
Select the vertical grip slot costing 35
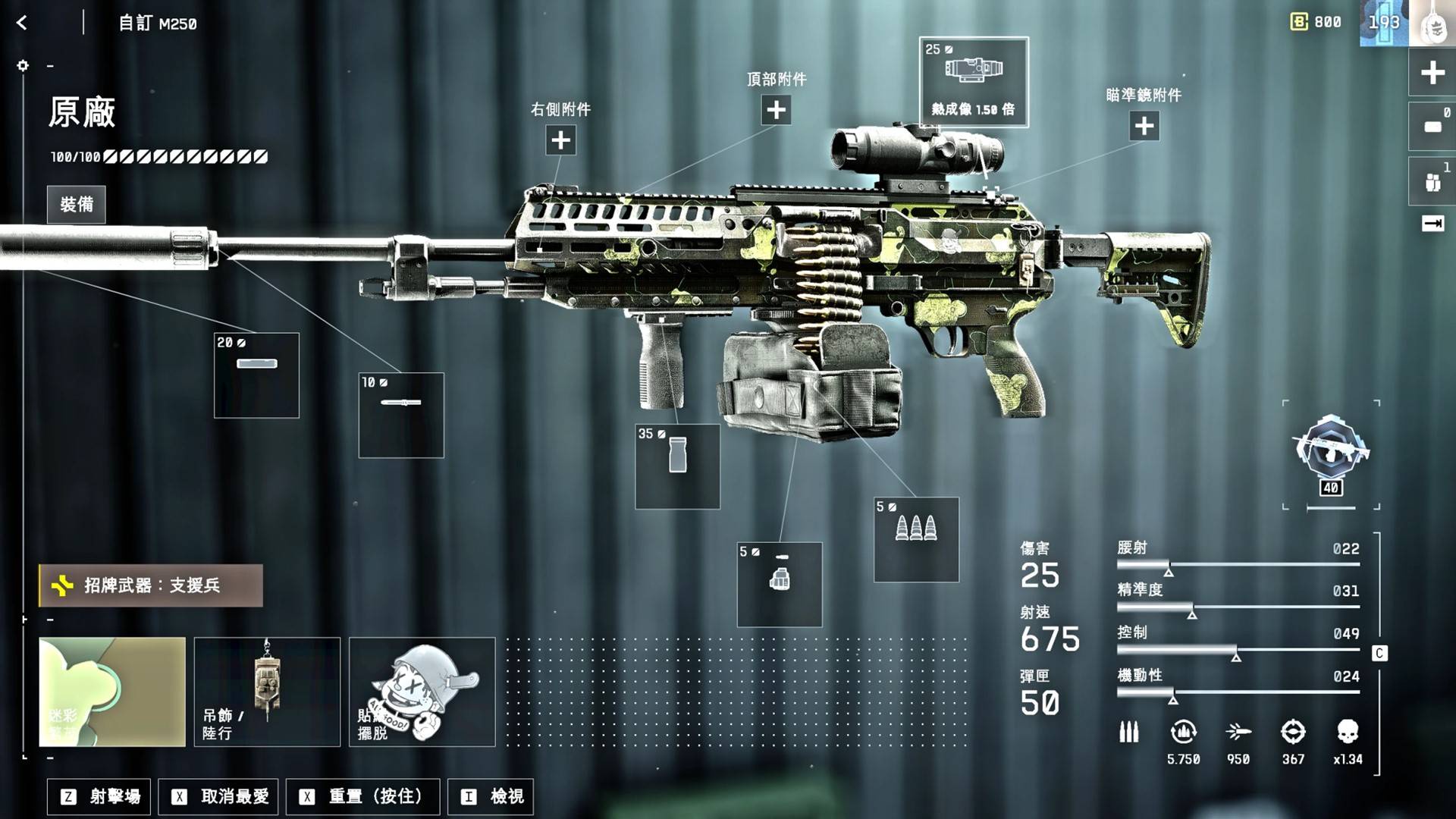point(677,466)
